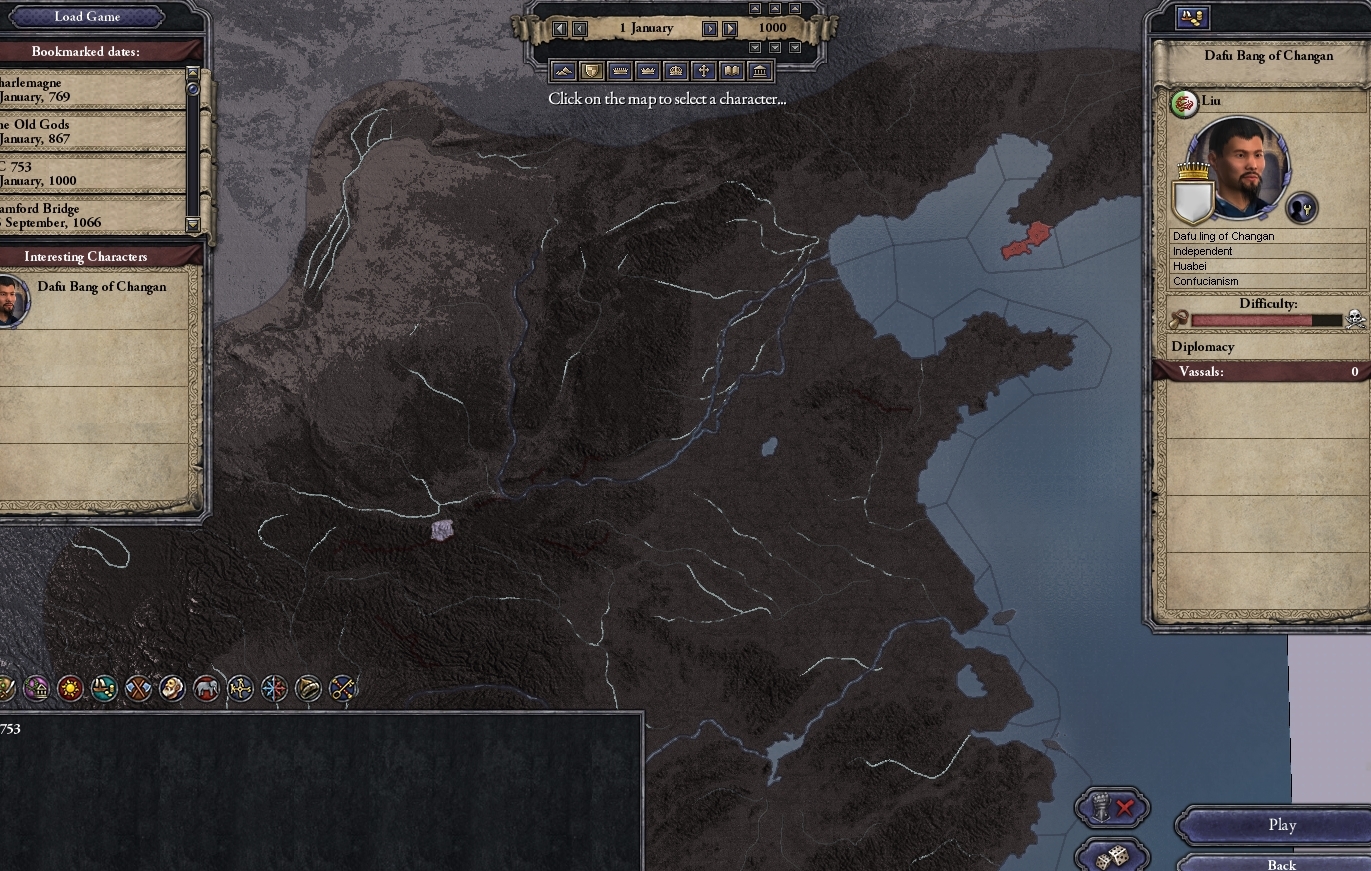Screen dimensions: 1371x871
Task: Click the left arrow to go back a month
Action: [580, 28]
